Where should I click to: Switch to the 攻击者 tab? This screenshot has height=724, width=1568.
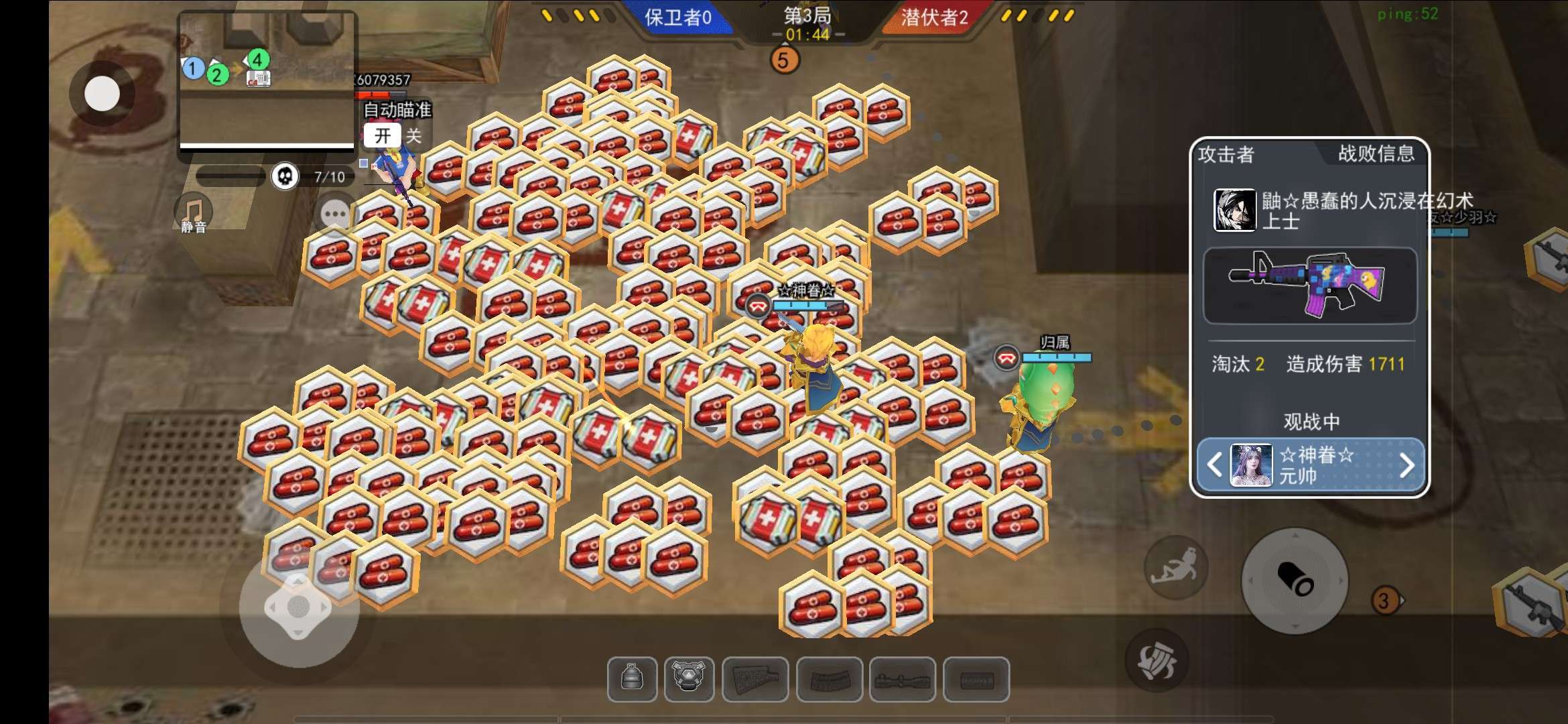tap(1226, 155)
